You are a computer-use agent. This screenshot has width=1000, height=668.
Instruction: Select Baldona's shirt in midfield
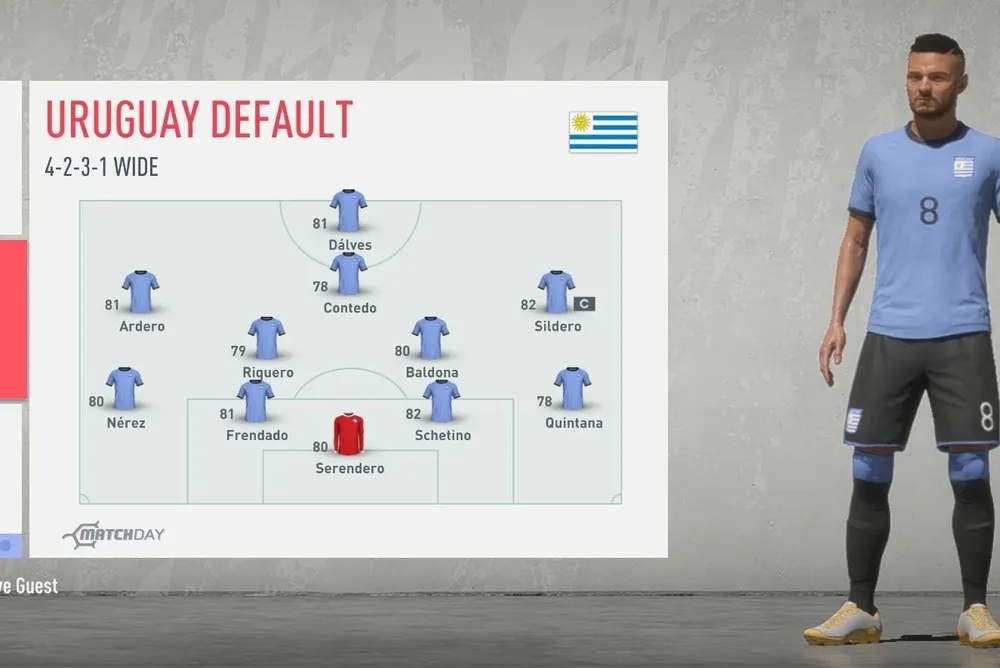[x=430, y=338]
